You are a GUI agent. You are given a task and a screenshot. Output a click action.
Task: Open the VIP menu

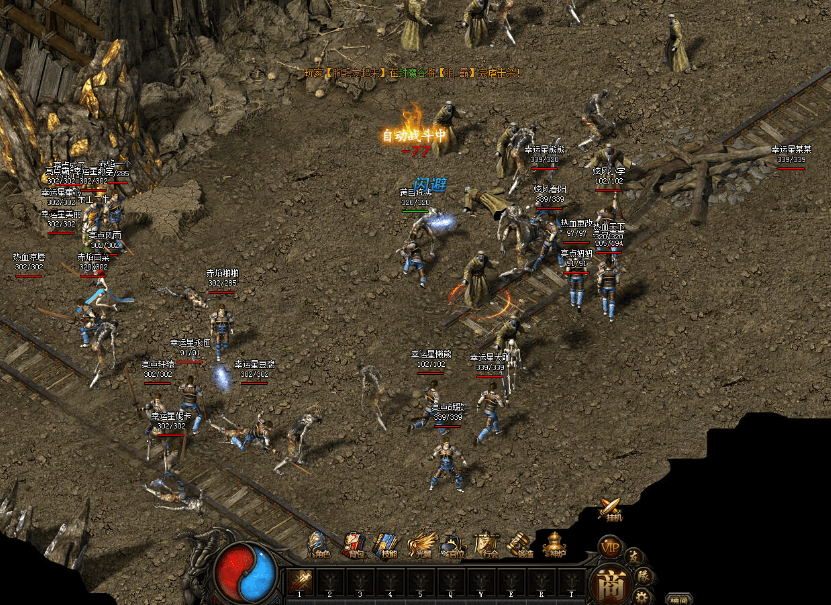pos(610,547)
